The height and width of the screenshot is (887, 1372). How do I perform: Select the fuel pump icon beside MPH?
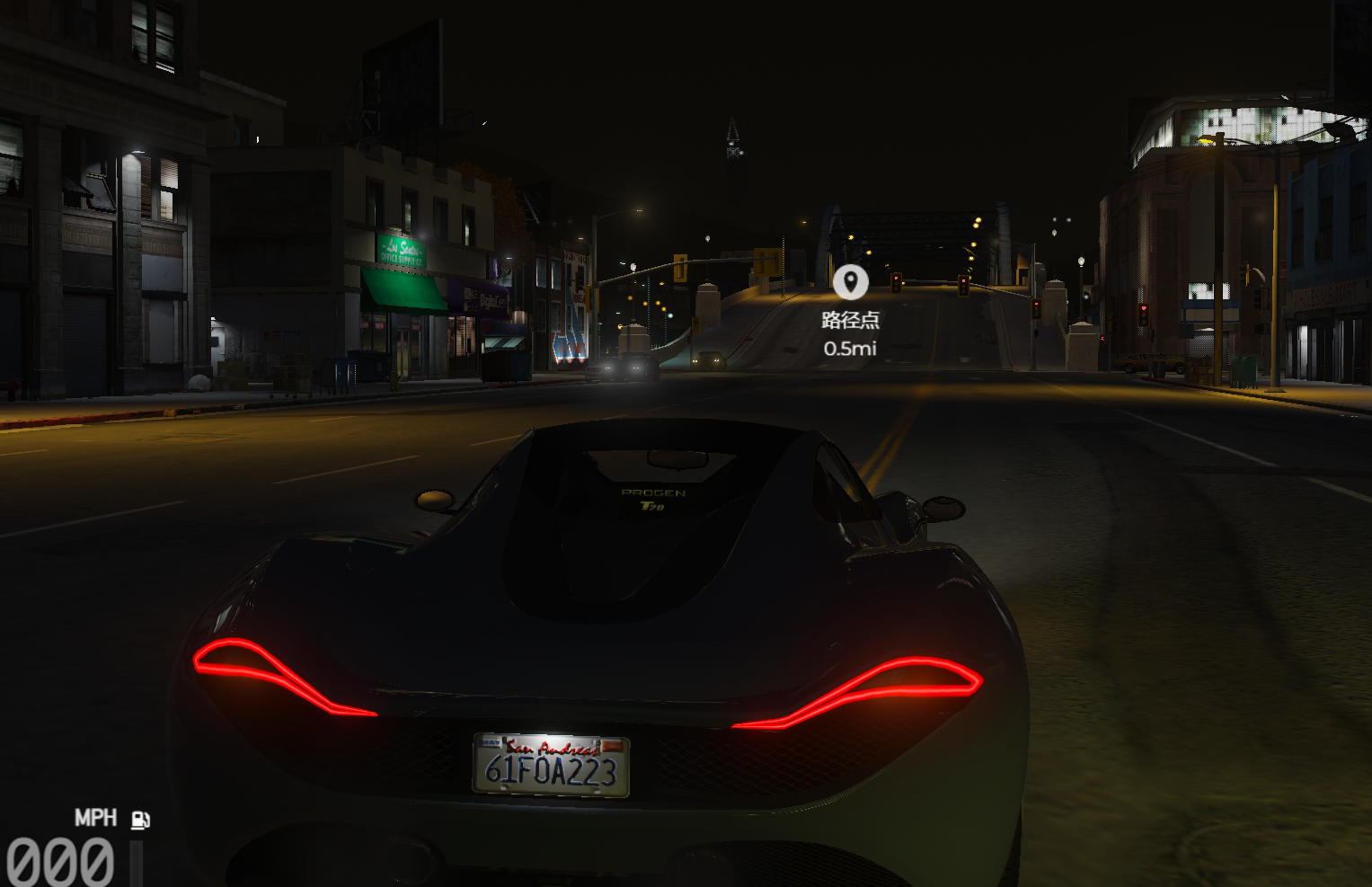[x=140, y=819]
